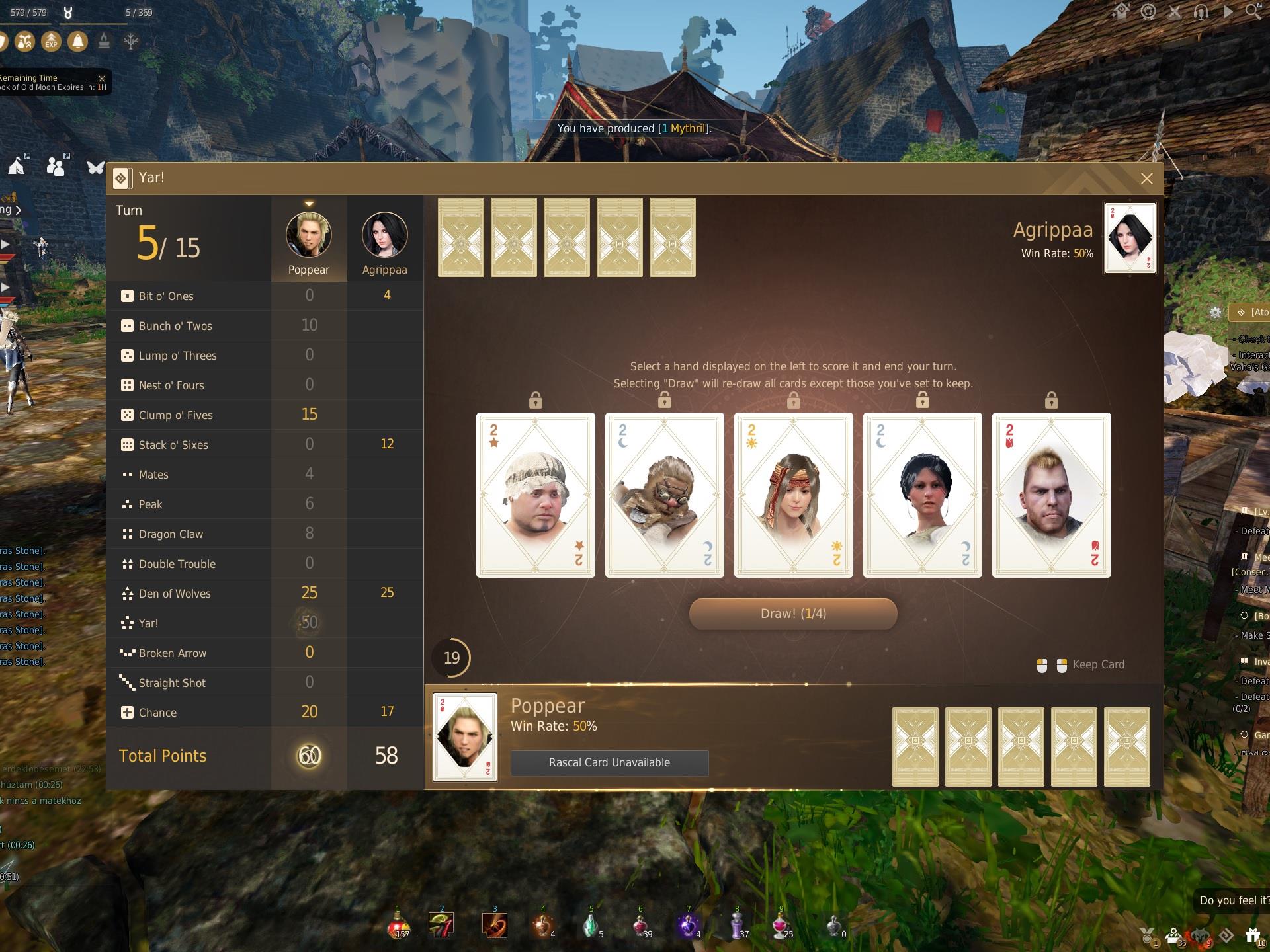
Task: Open voice chat via the headset icon
Action: click(1201, 12)
